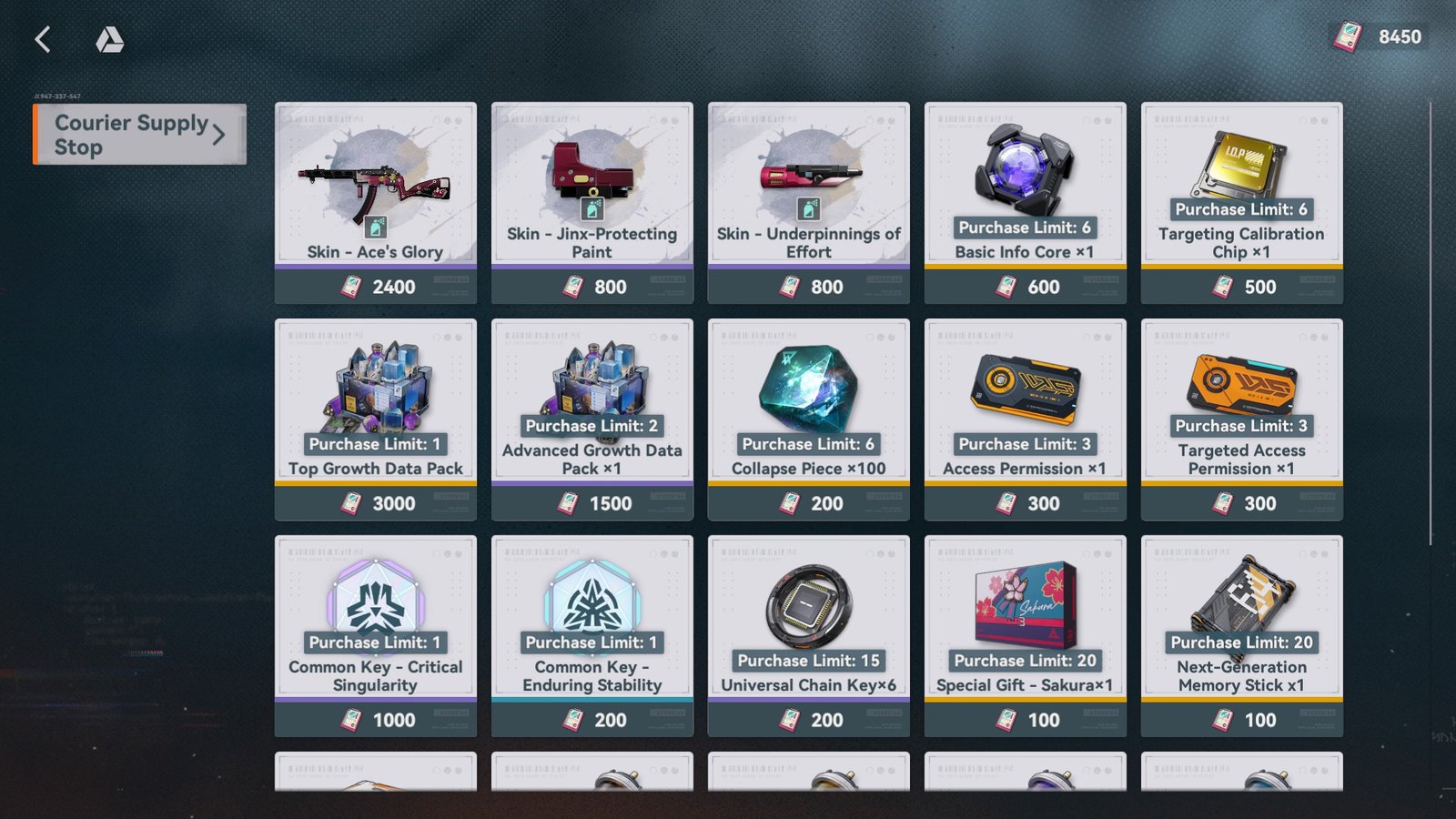This screenshot has height=819, width=1456.
Task: Select the Special Gift - Sakura box image
Action: tap(1026, 605)
